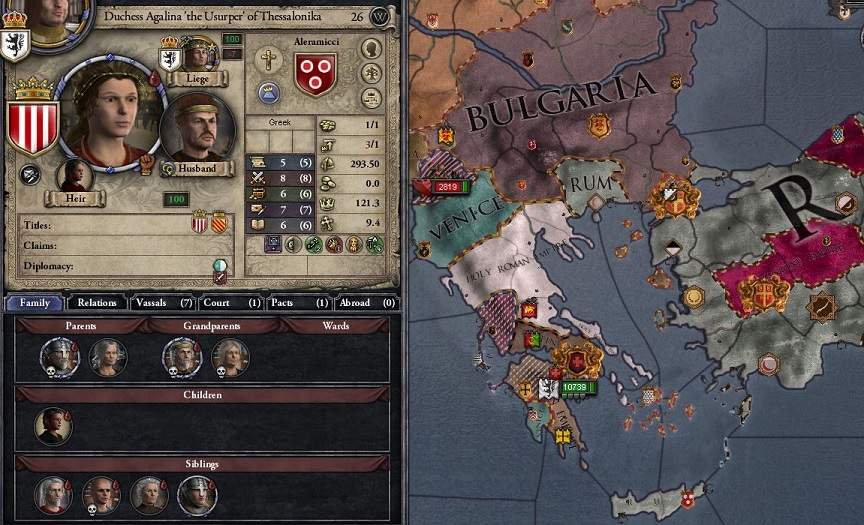Image resolution: width=864 pixels, height=525 pixels.
Task: Click the Husband portrait
Action: pos(196,127)
